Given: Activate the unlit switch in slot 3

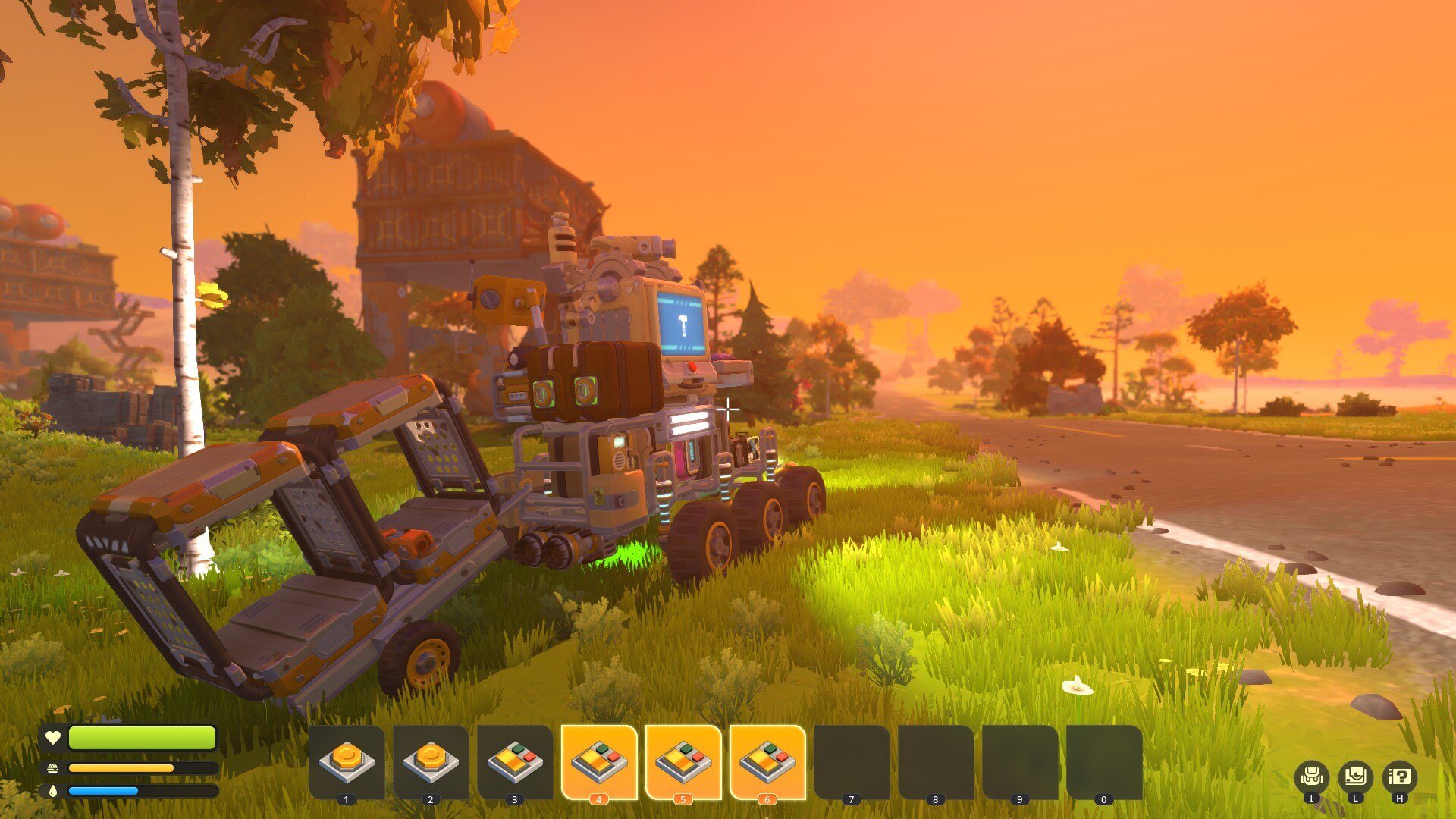Looking at the screenshot, I should point(515,761).
